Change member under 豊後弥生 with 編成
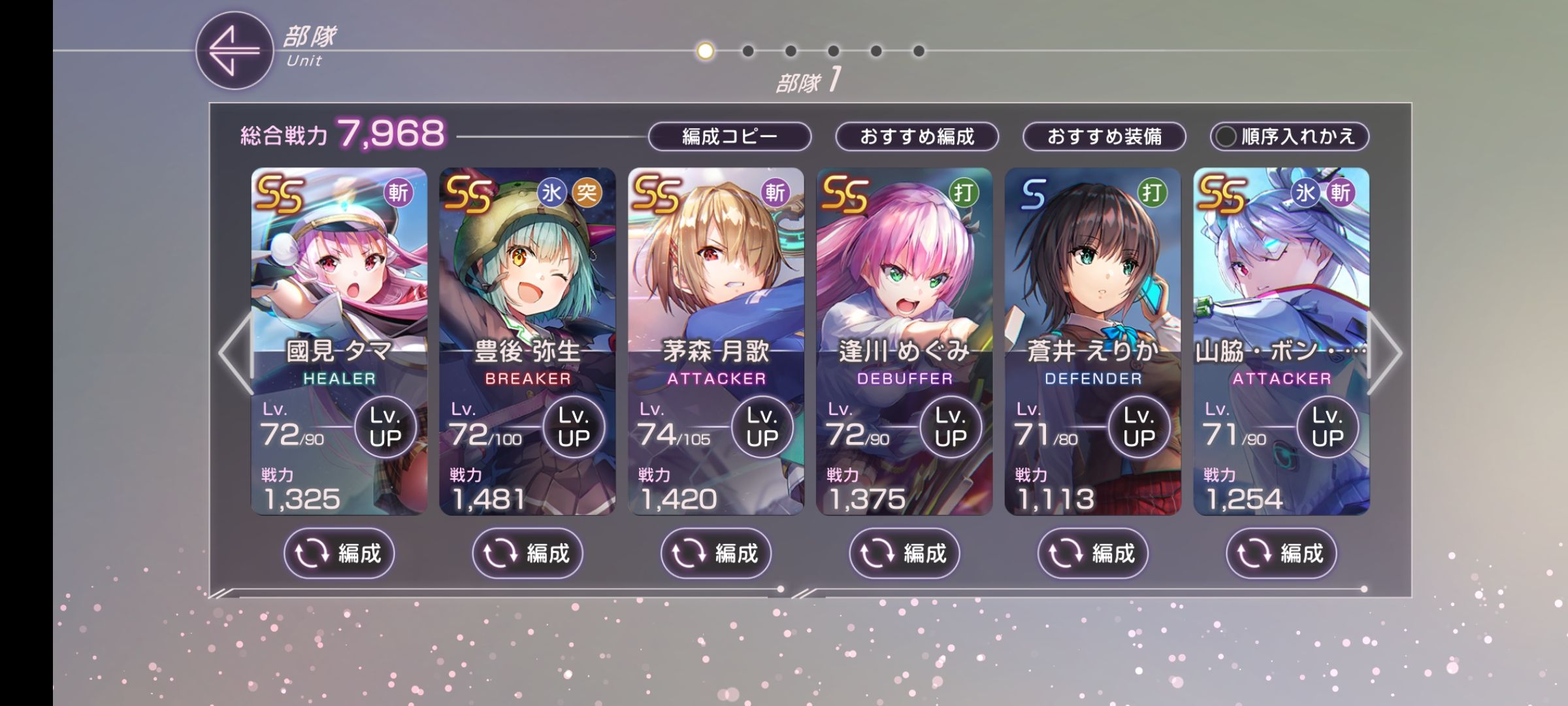Viewport: 1568px width, 706px height. click(527, 554)
